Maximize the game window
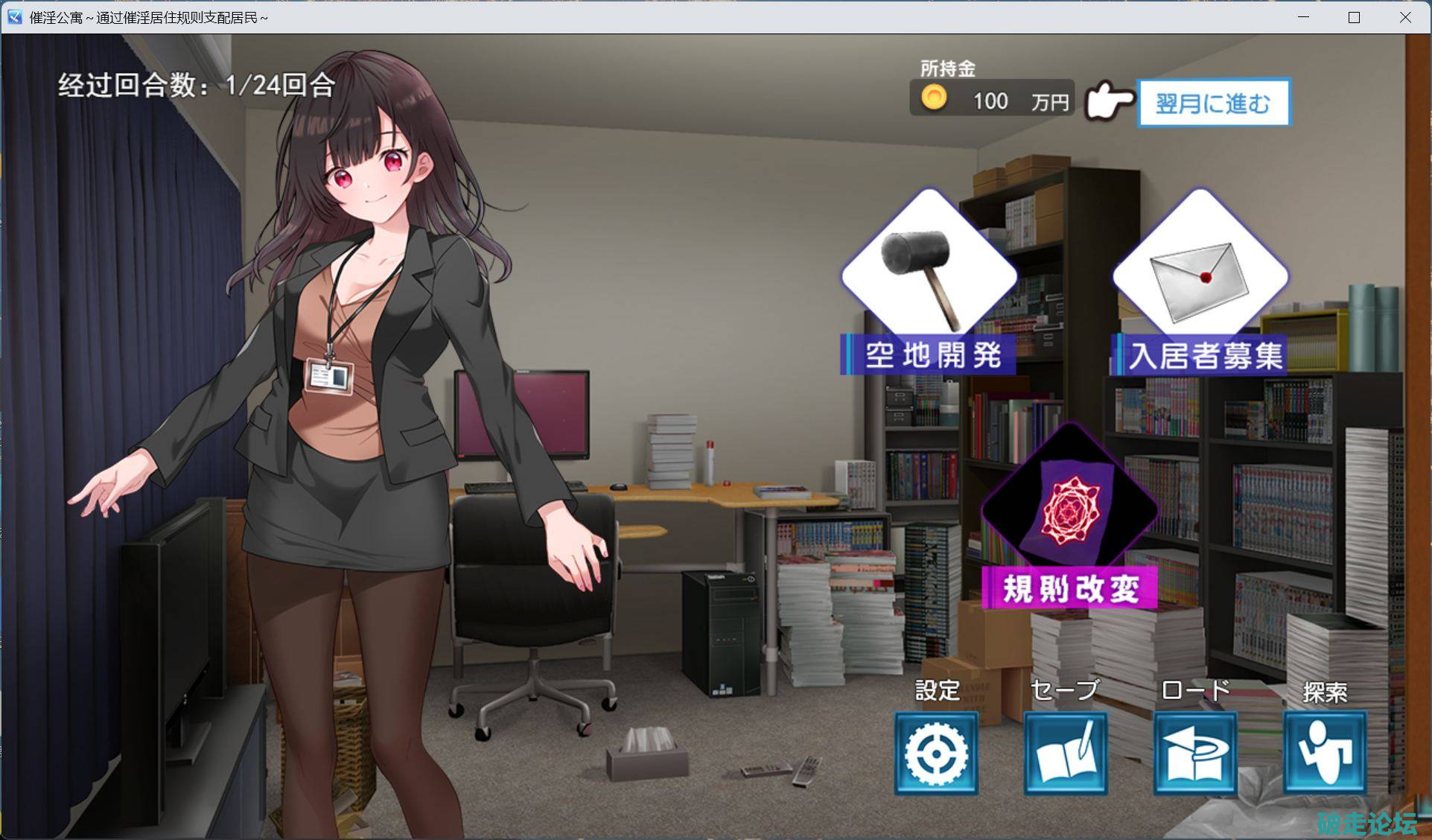This screenshot has width=1432, height=840. [1354, 17]
